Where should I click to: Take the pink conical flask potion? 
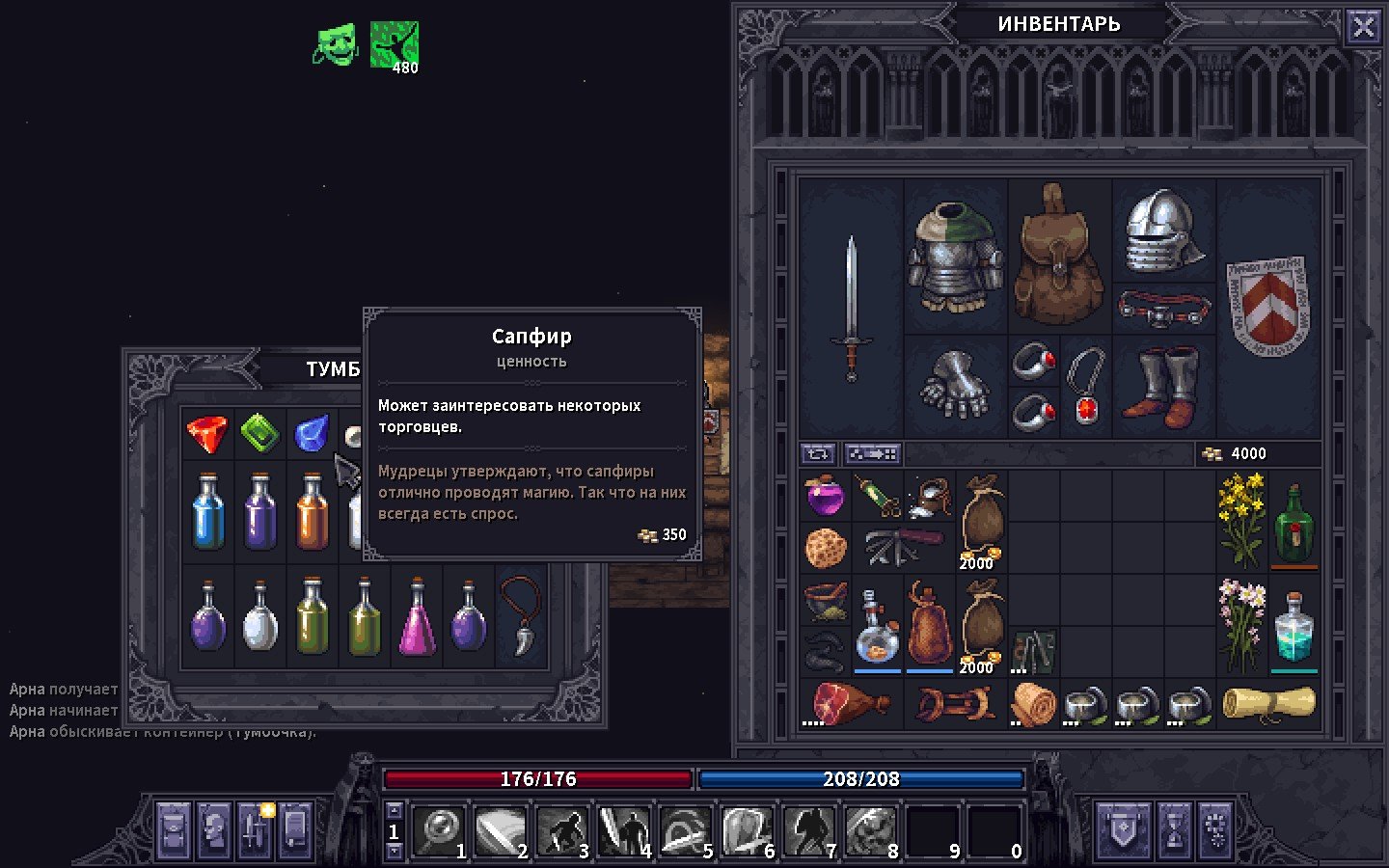click(417, 617)
